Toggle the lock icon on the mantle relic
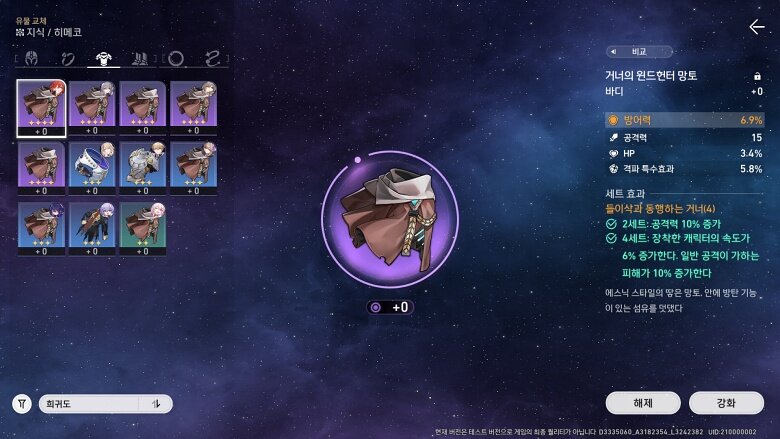Image resolution: width=780 pixels, height=439 pixels. pos(757,76)
